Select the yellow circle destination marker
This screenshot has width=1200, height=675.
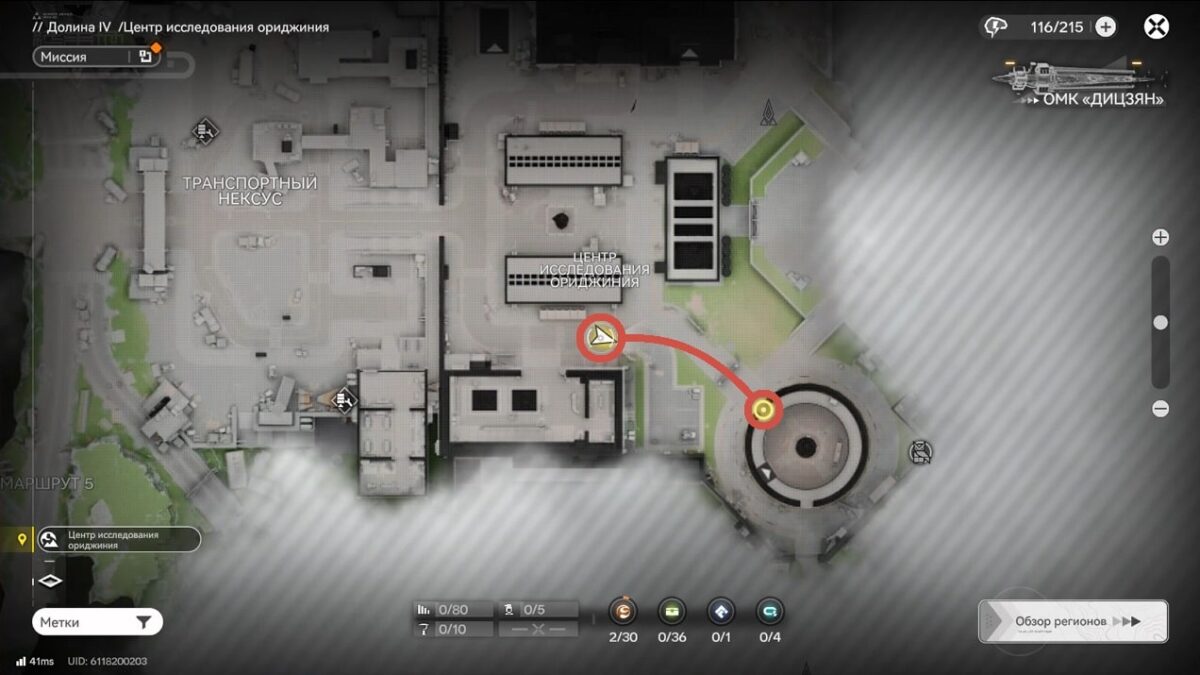[765, 409]
